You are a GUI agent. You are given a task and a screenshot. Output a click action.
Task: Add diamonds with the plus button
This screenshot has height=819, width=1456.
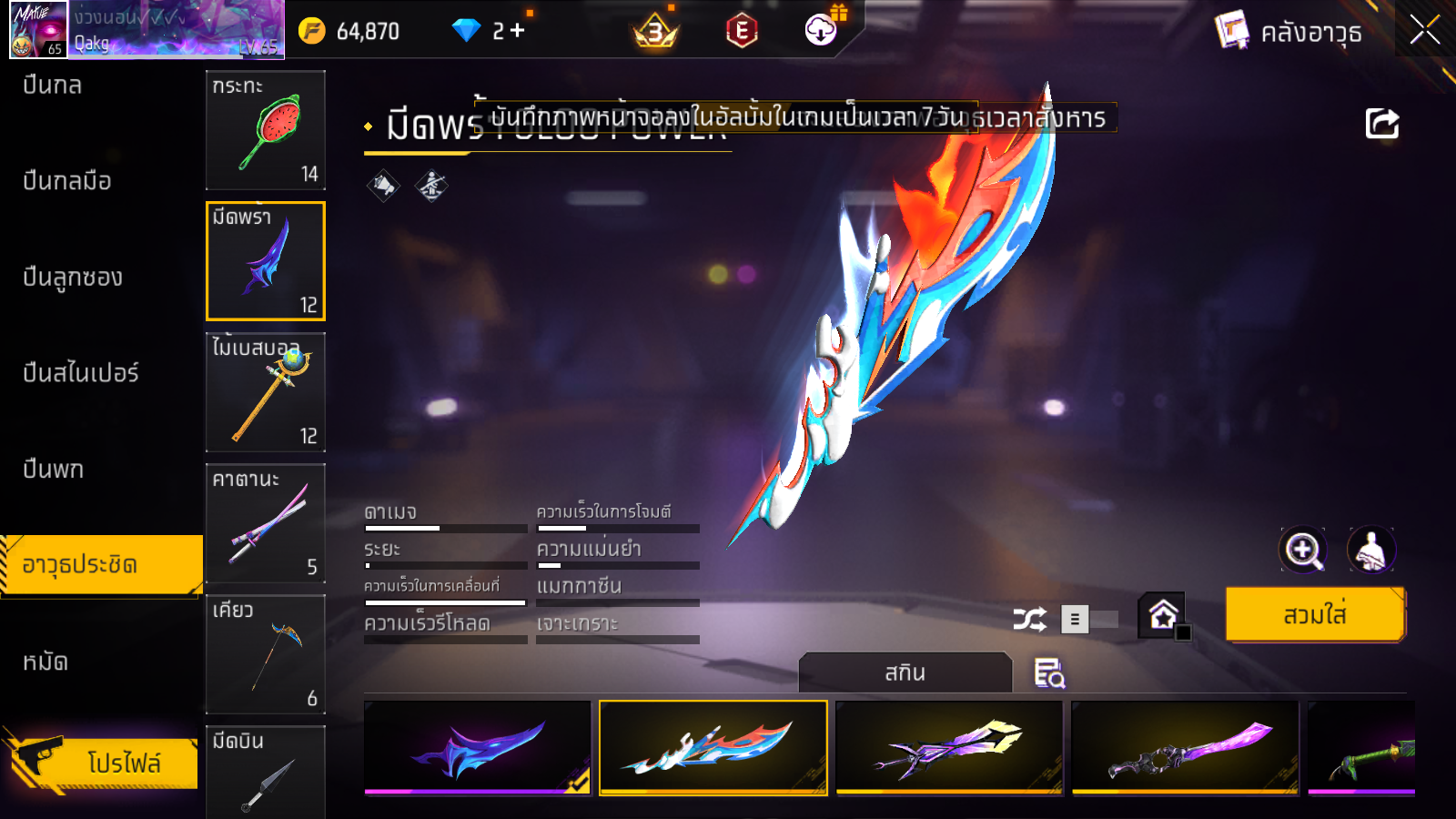[x=517, y=31]
